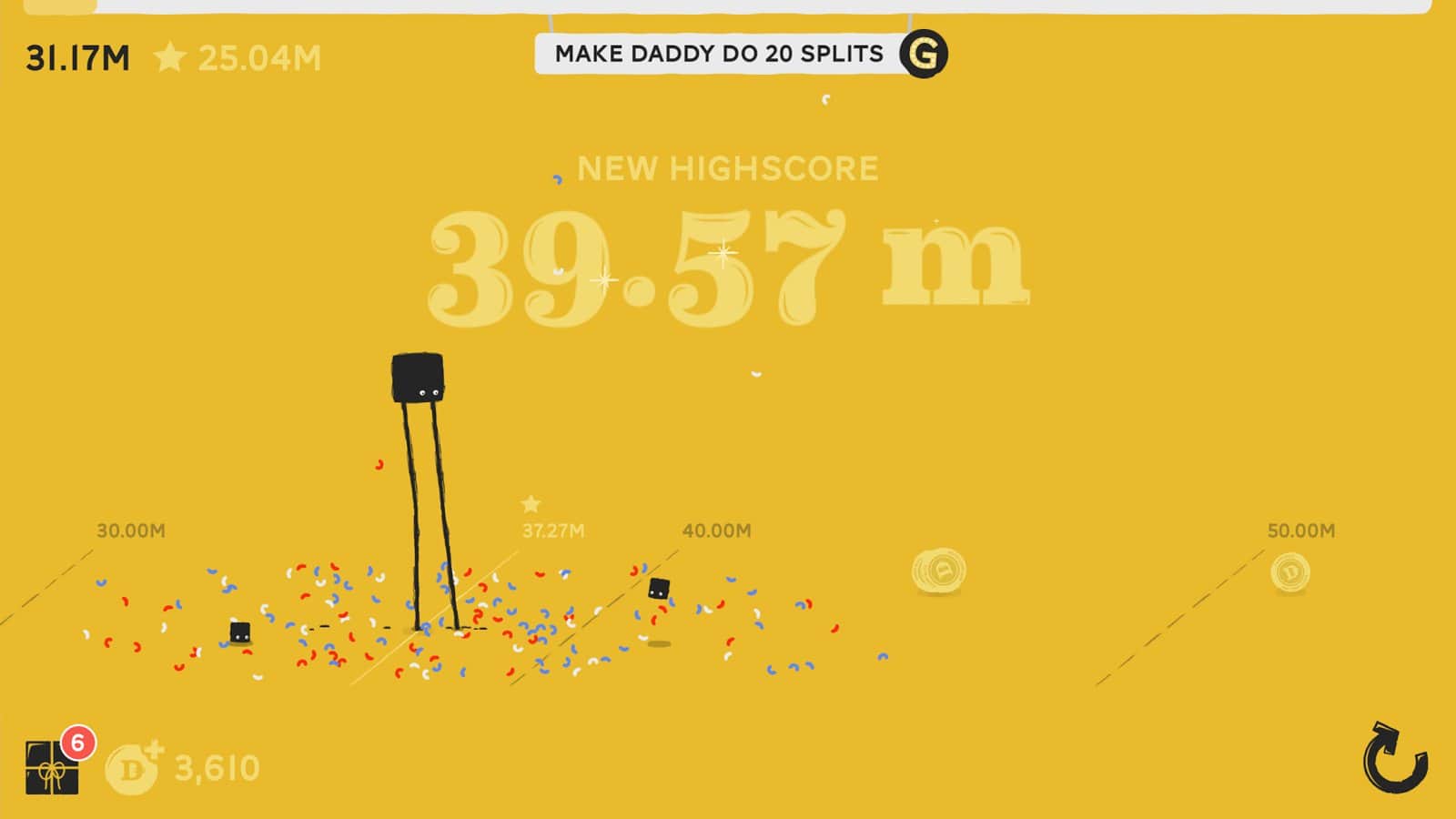Select the MAKE DADDY DO 20 SPLITS banner
1456x819 pixels.
click(719, 53)
